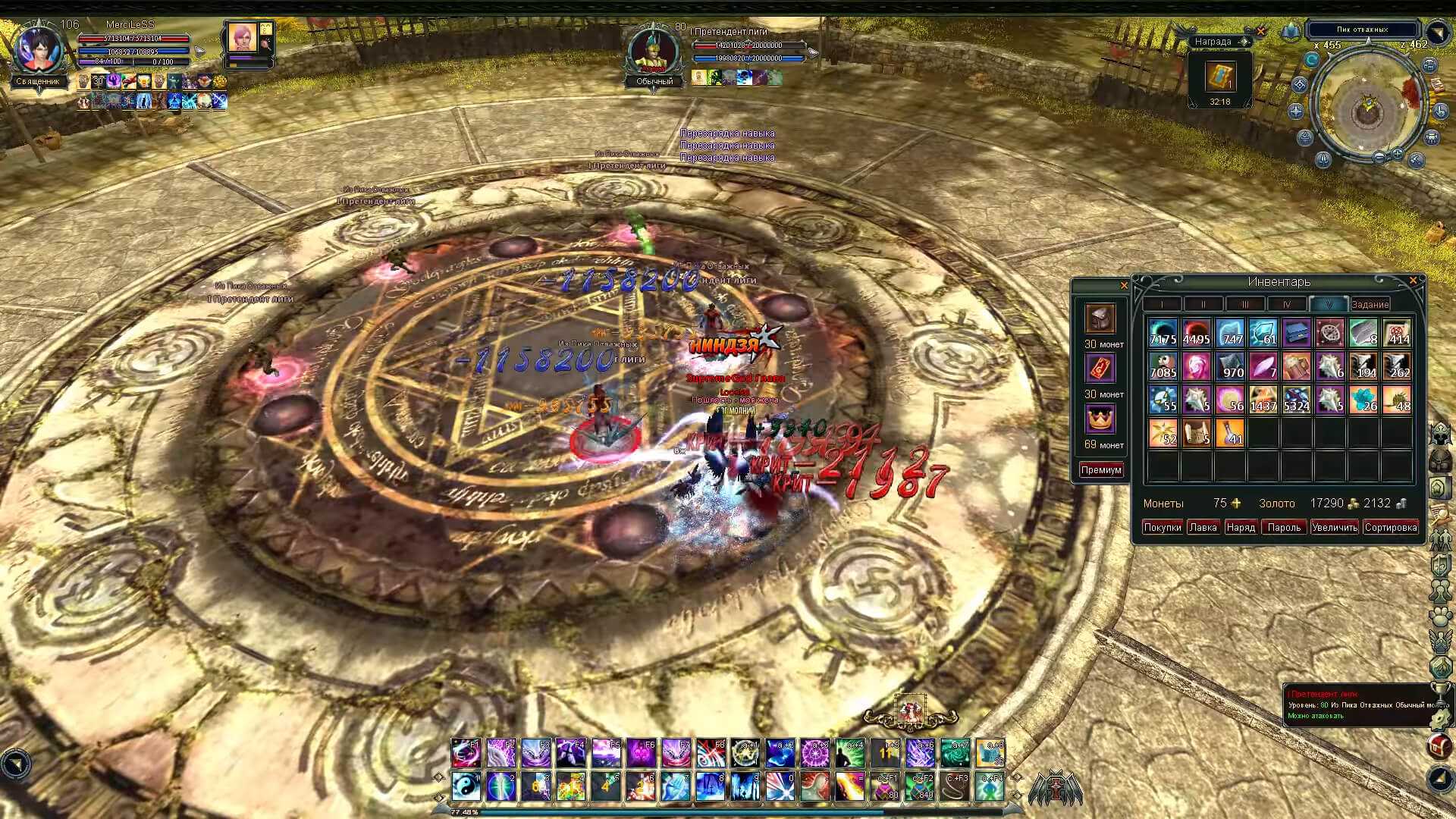The image size is (1456, 819).
Task: Activate the yin-yang skill in hotbar slot 1
Action: click(465, 786)
